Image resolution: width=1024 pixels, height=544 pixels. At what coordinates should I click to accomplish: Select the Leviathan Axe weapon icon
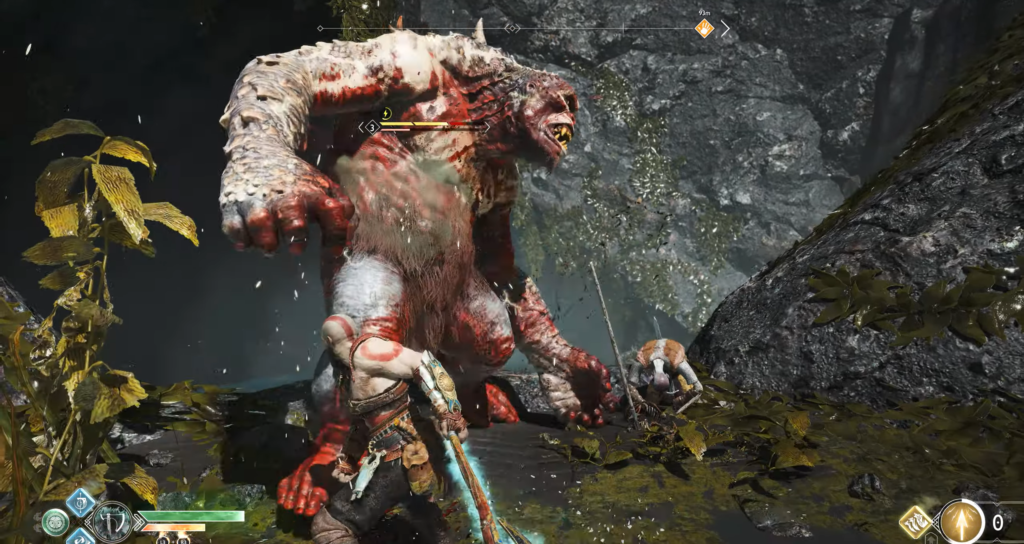(x=112, y=521)
